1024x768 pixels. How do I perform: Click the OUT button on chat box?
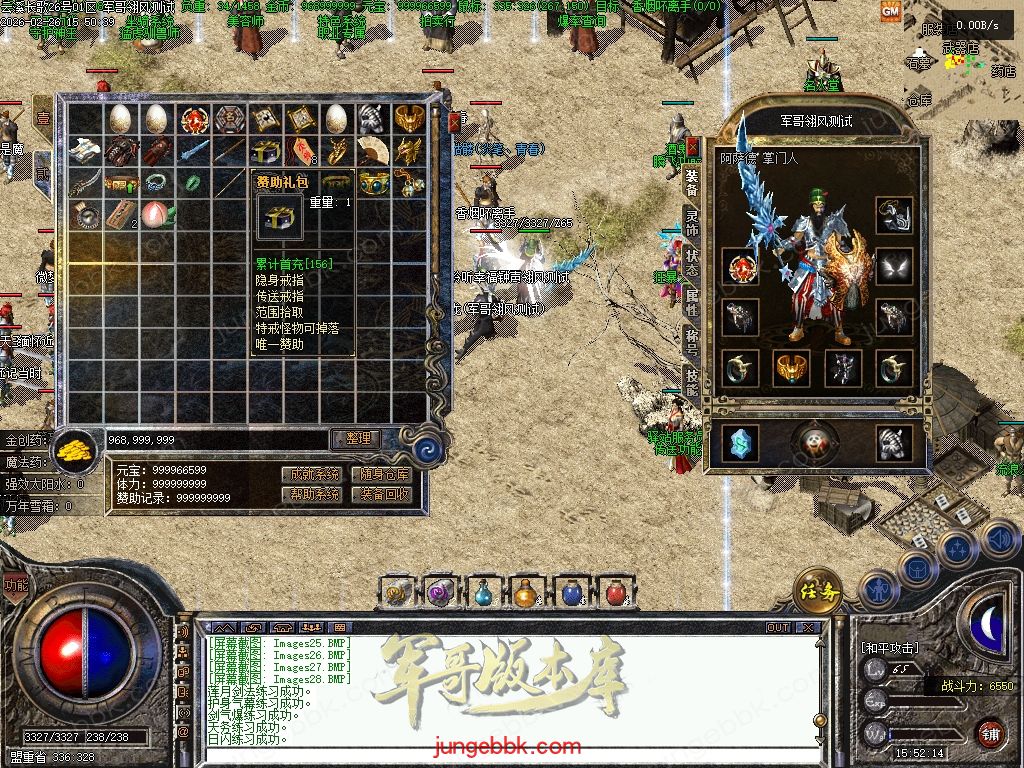[x=778, y=628]
